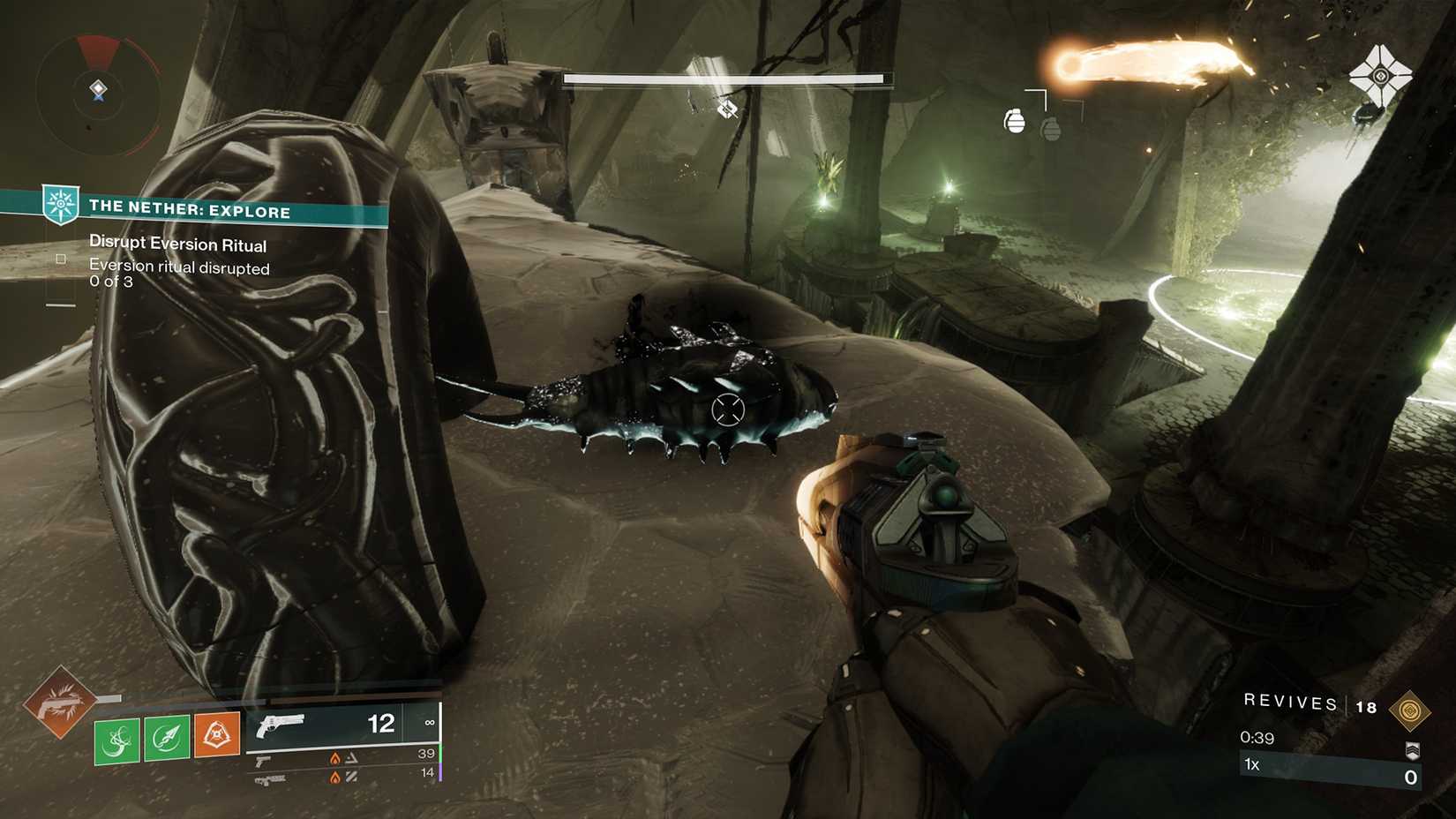
Task: Select the gold diamond emblem near Revives
Action: pyautogui.click(x=1410, y=710)
